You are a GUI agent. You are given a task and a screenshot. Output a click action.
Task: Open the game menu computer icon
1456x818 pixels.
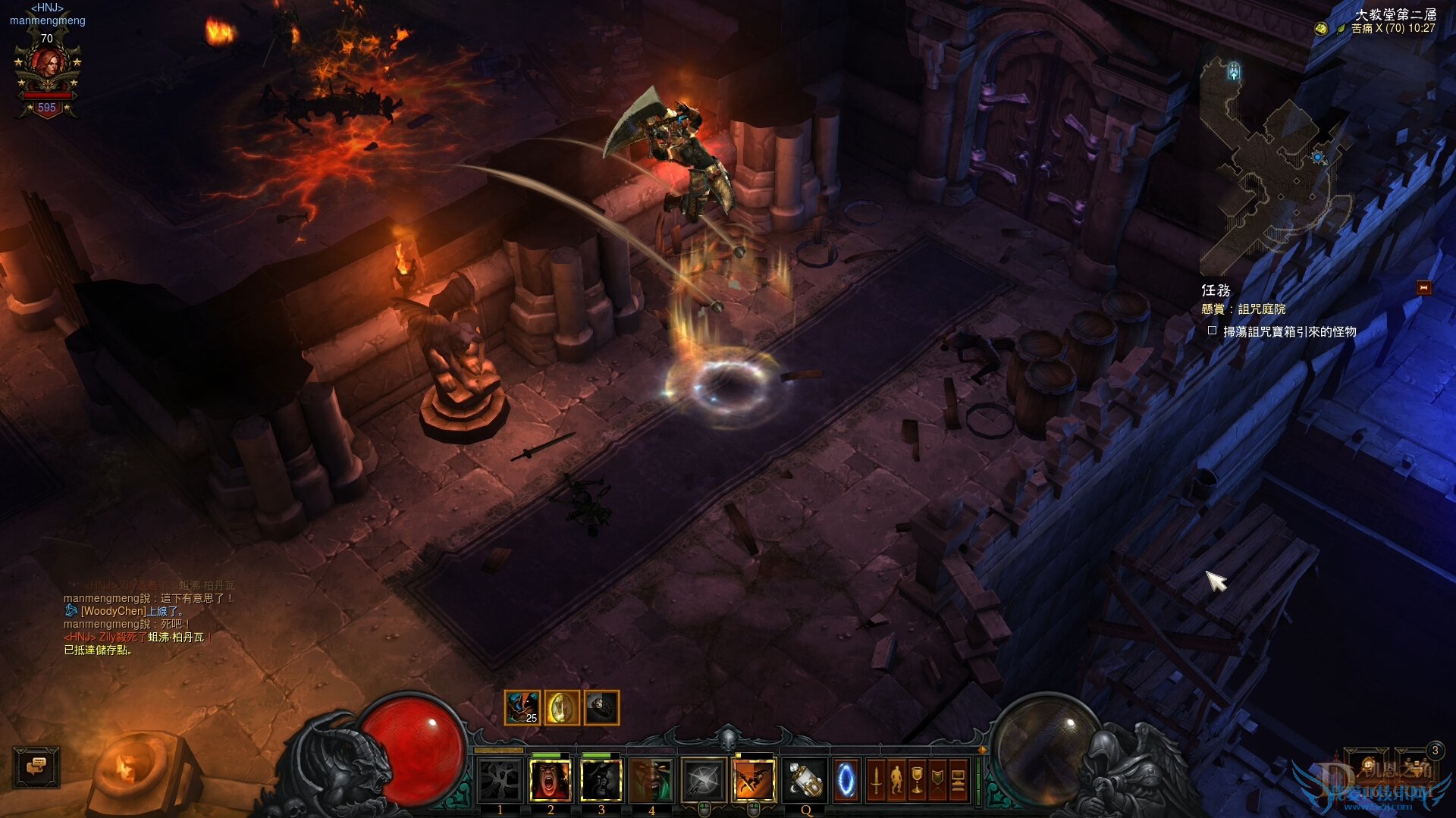click(x=958, y=780)
